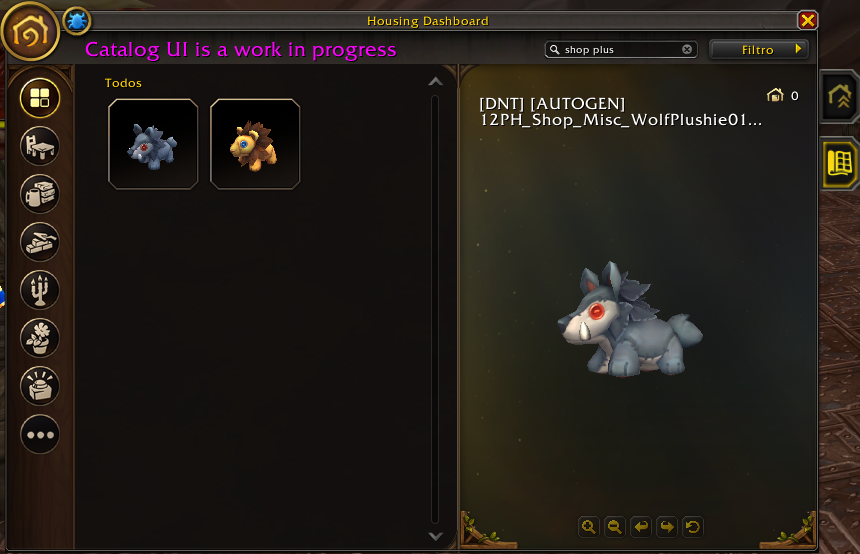Image resolution: width=860 pixels, height=554 pixels.
Task: Reset the preview model view
Action: tap(692, 526)
